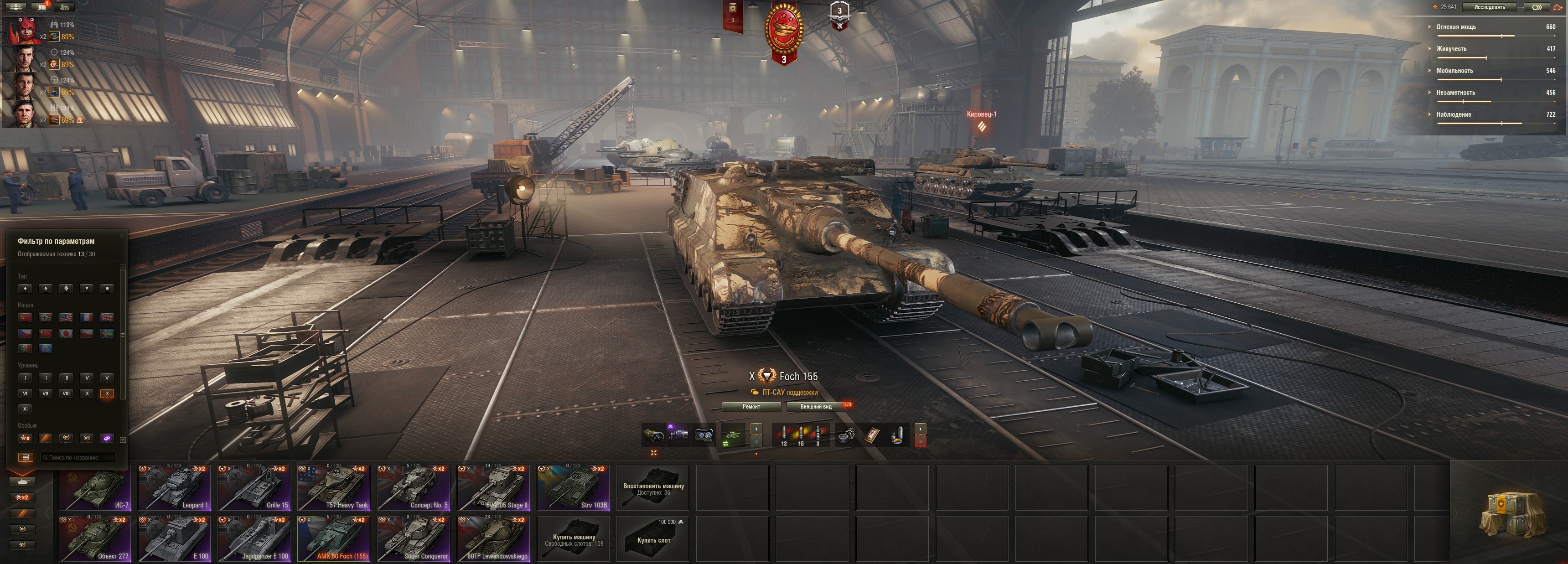Choose the Leopard 1 tank card
Viewport: 1568px width, 564px height.
coord(175,488)
